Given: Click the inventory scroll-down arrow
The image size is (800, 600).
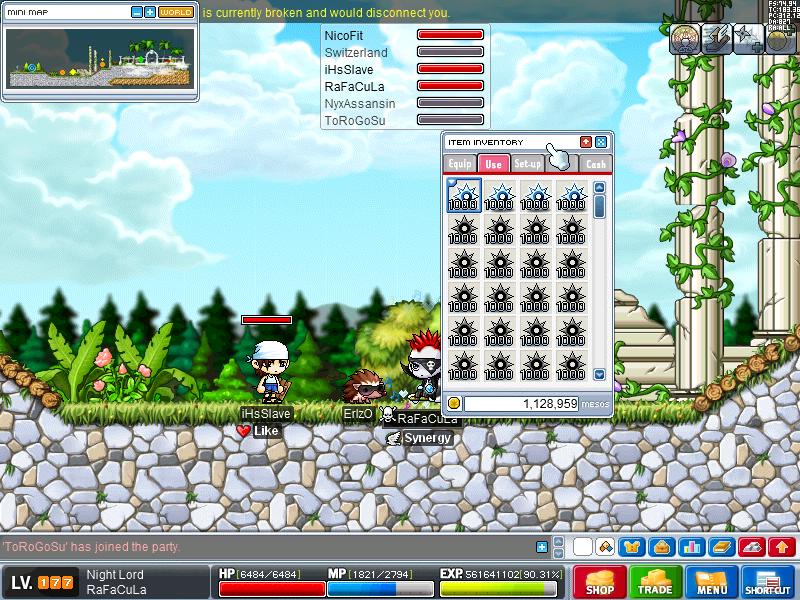Looking at the screenshot, I should (x=600, y=374).
